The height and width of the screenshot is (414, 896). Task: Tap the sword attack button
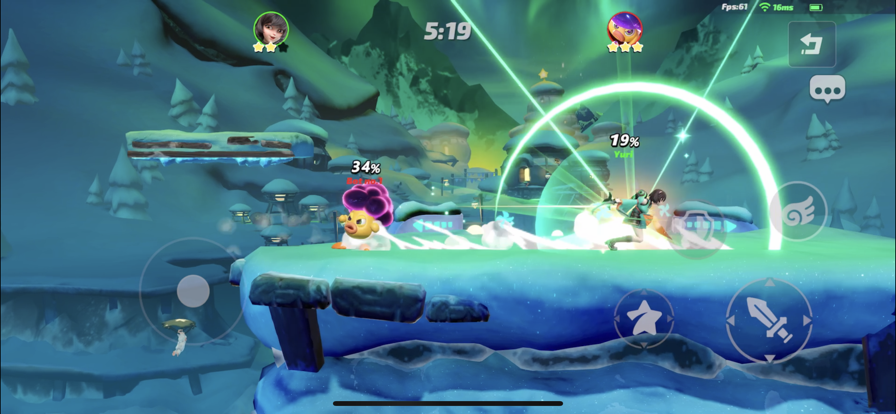(x=769, y=321)
